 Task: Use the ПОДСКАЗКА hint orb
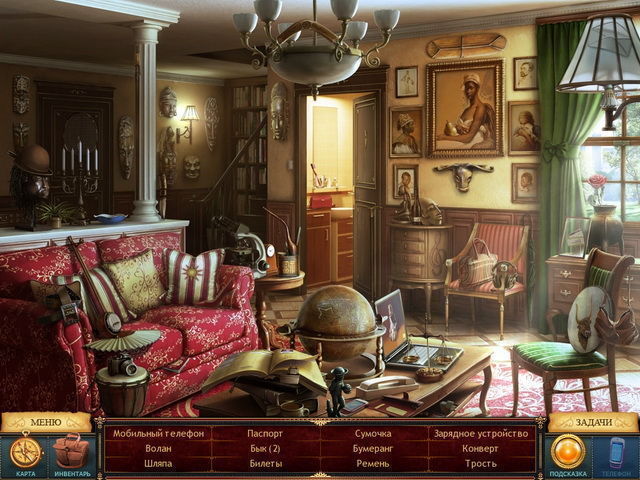pos(568,451)
